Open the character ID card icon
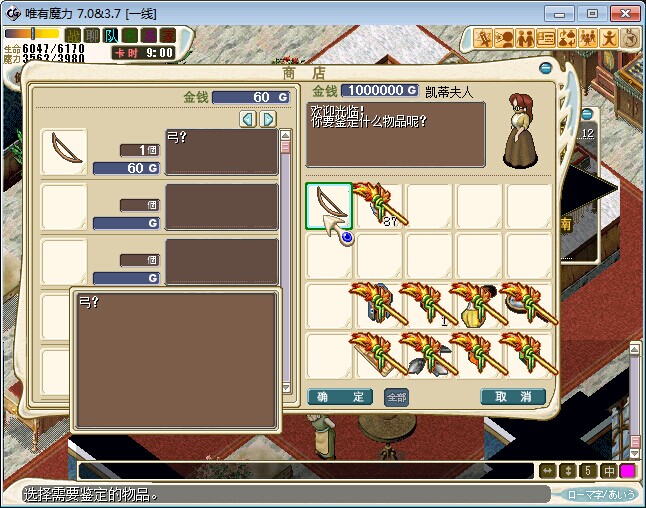This screenshot has width=646, height=508. point(546,38)
